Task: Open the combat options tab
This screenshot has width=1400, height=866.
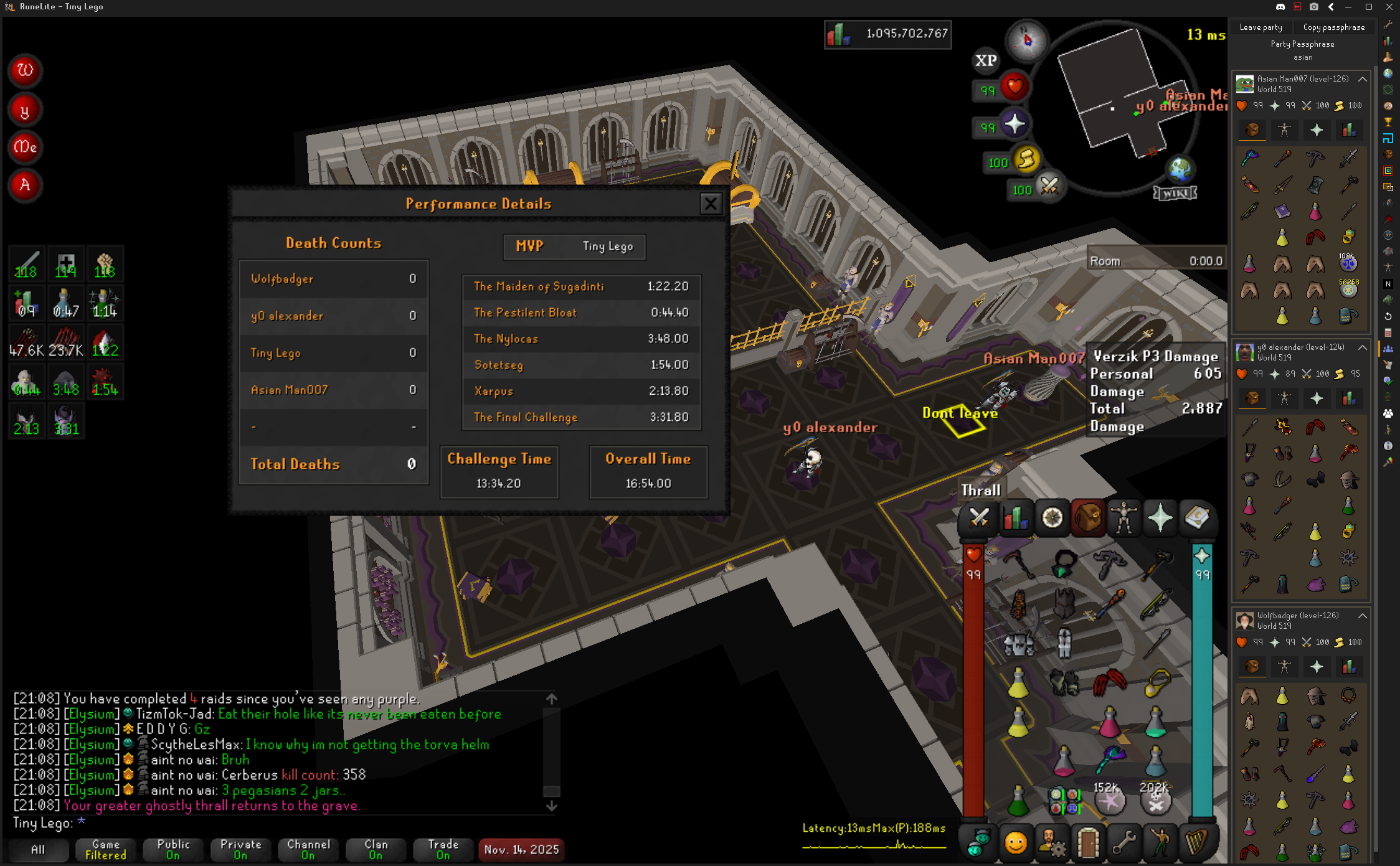Action: pos(979,518)
